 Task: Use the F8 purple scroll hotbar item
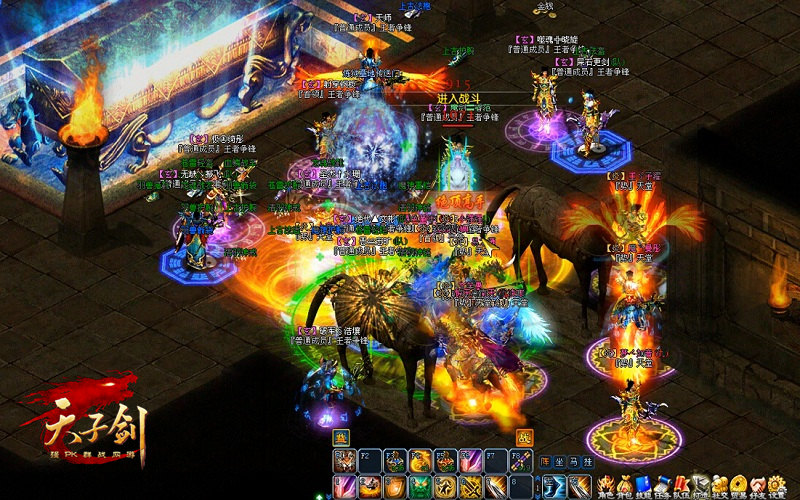tap(520, 461)
